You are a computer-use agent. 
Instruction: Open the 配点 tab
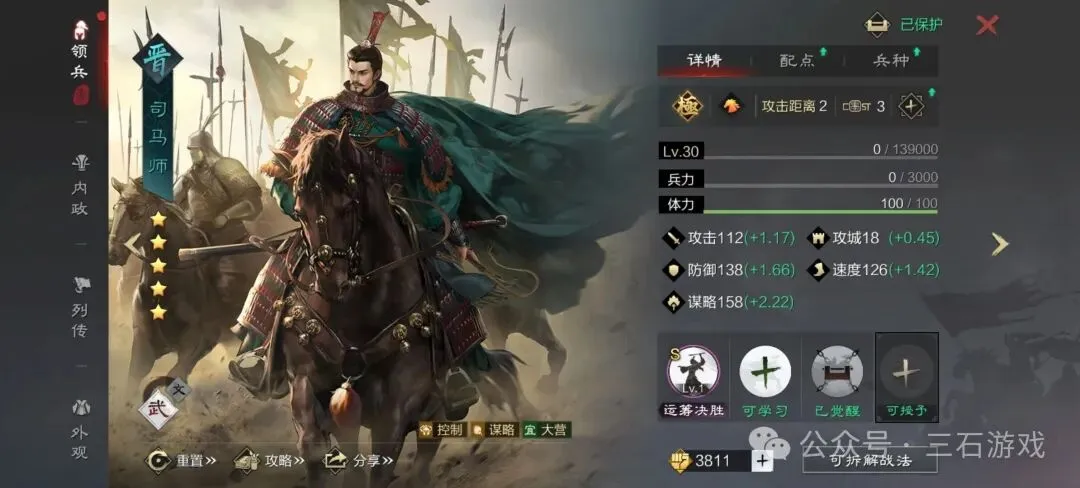[x=797, y=60]
